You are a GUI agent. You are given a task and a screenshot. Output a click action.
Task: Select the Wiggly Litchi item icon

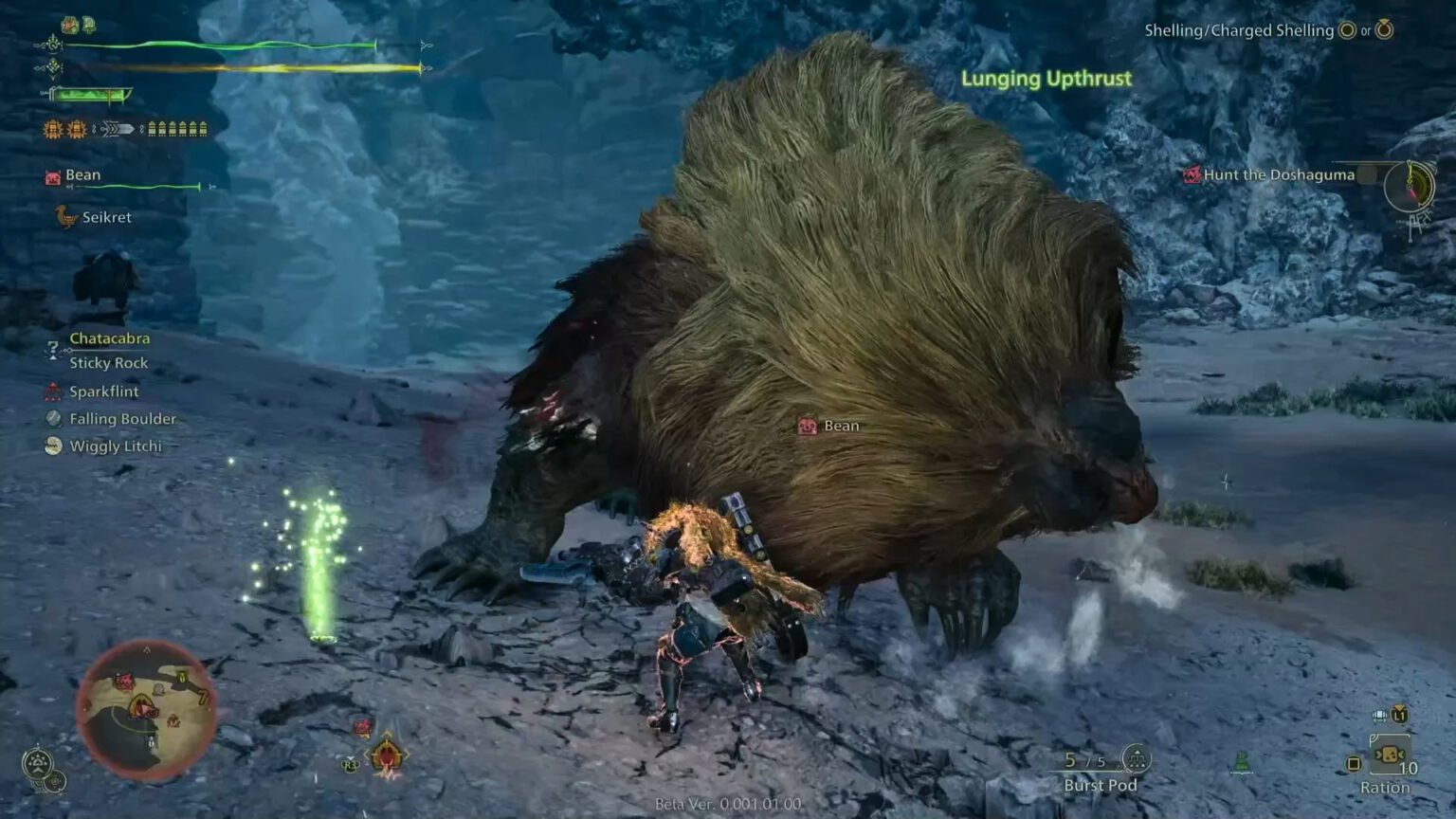(52, 446)
